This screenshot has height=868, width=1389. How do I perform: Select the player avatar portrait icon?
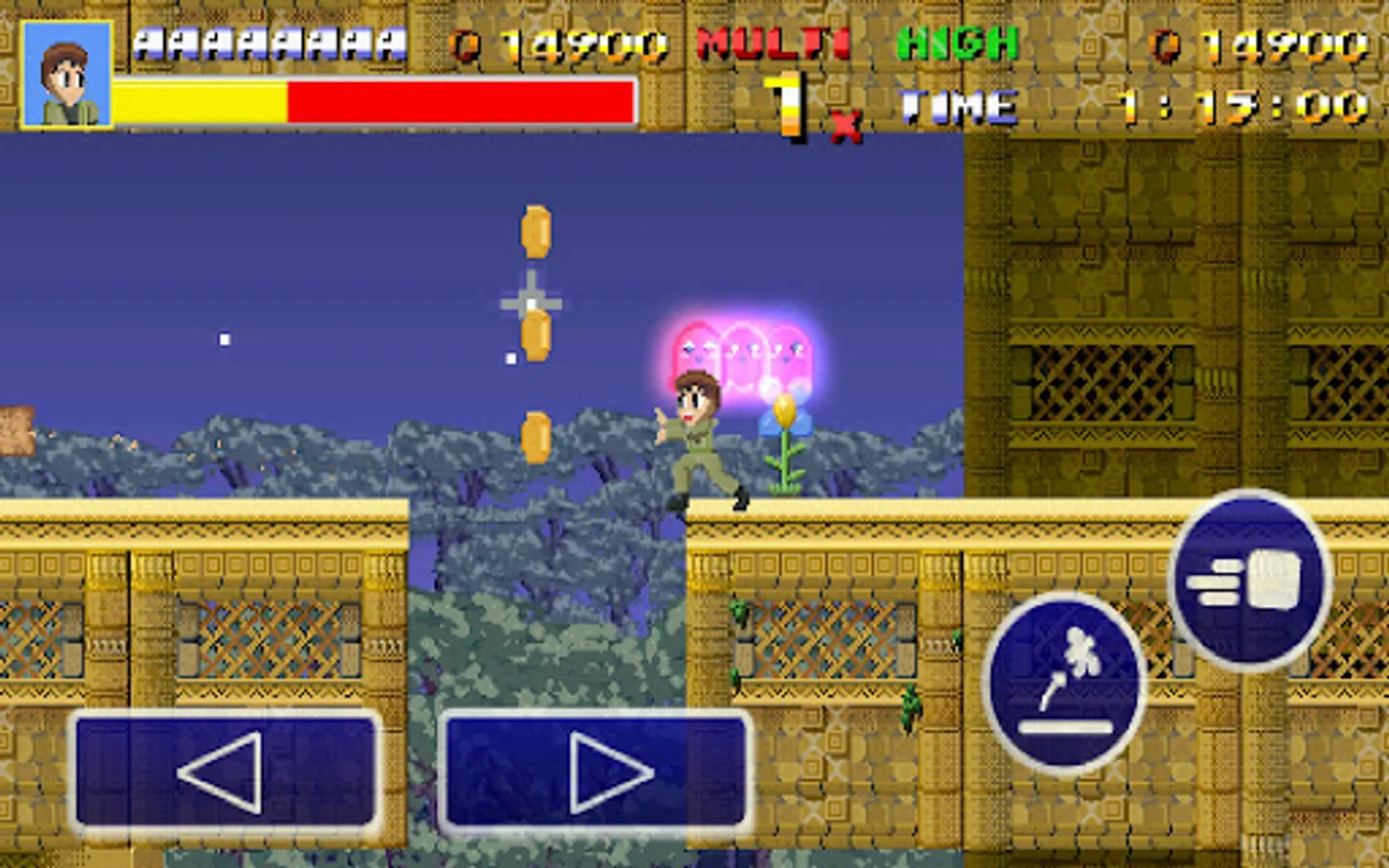66,72
